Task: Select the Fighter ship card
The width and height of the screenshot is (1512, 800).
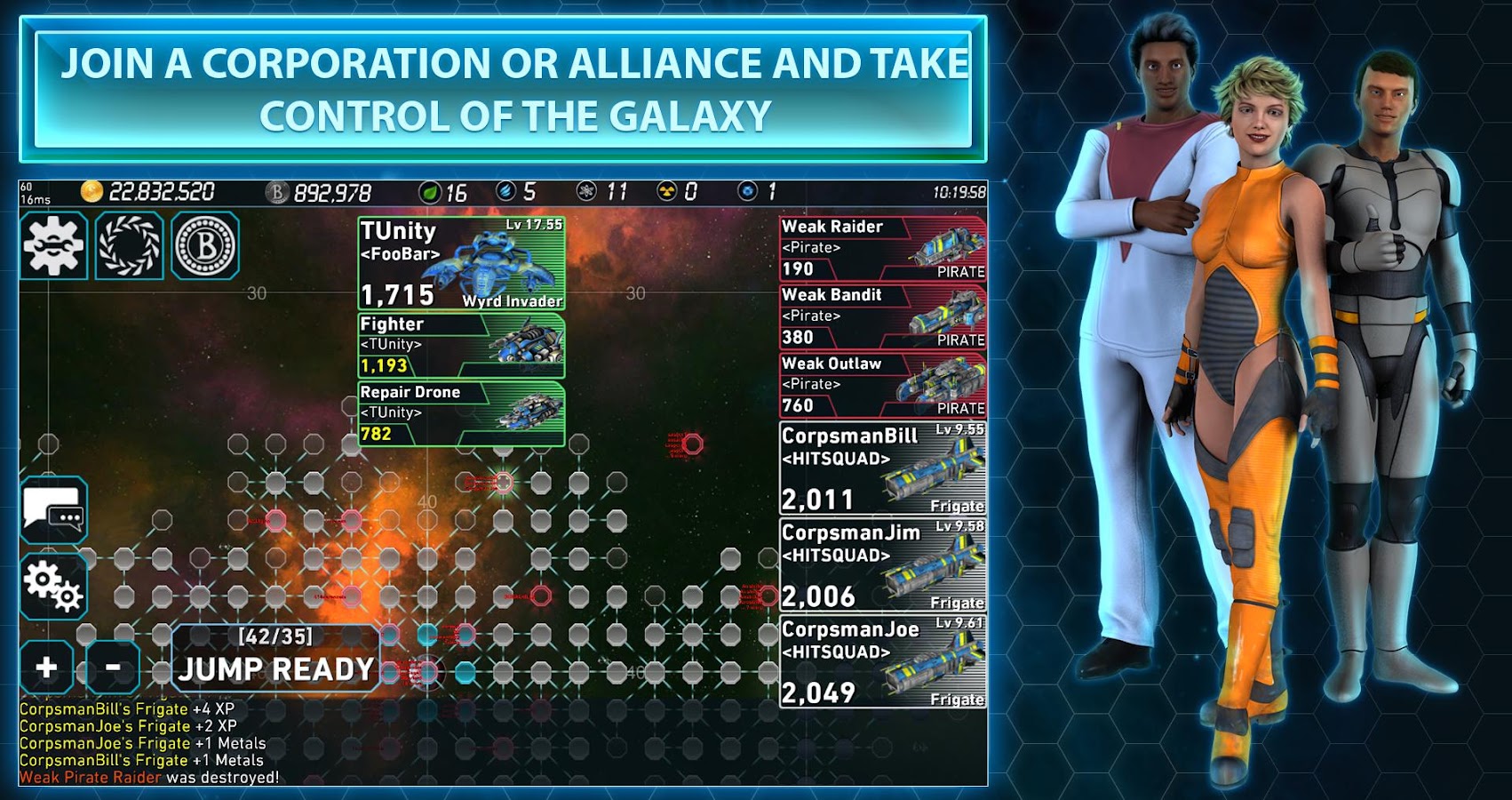Action: 461,345
